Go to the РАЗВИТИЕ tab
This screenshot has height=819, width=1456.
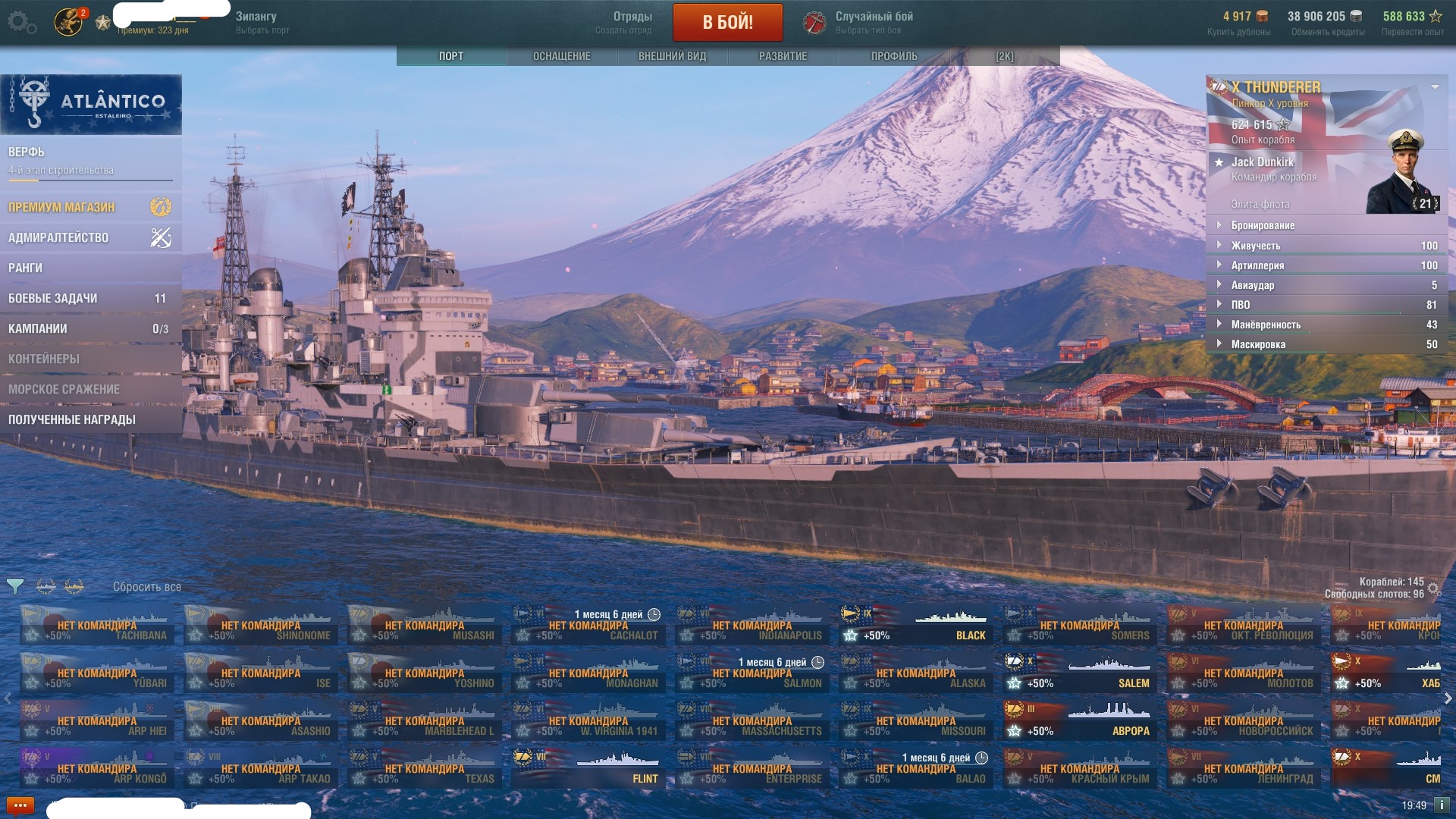pyautogui.click(x=783, y=56)
